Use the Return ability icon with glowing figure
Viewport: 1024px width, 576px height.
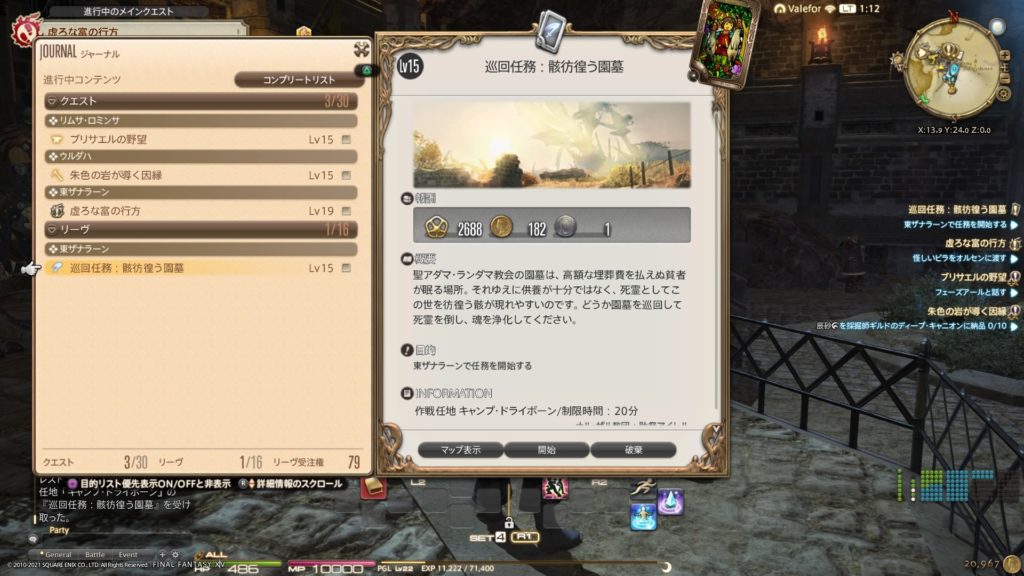click(643, 516)
